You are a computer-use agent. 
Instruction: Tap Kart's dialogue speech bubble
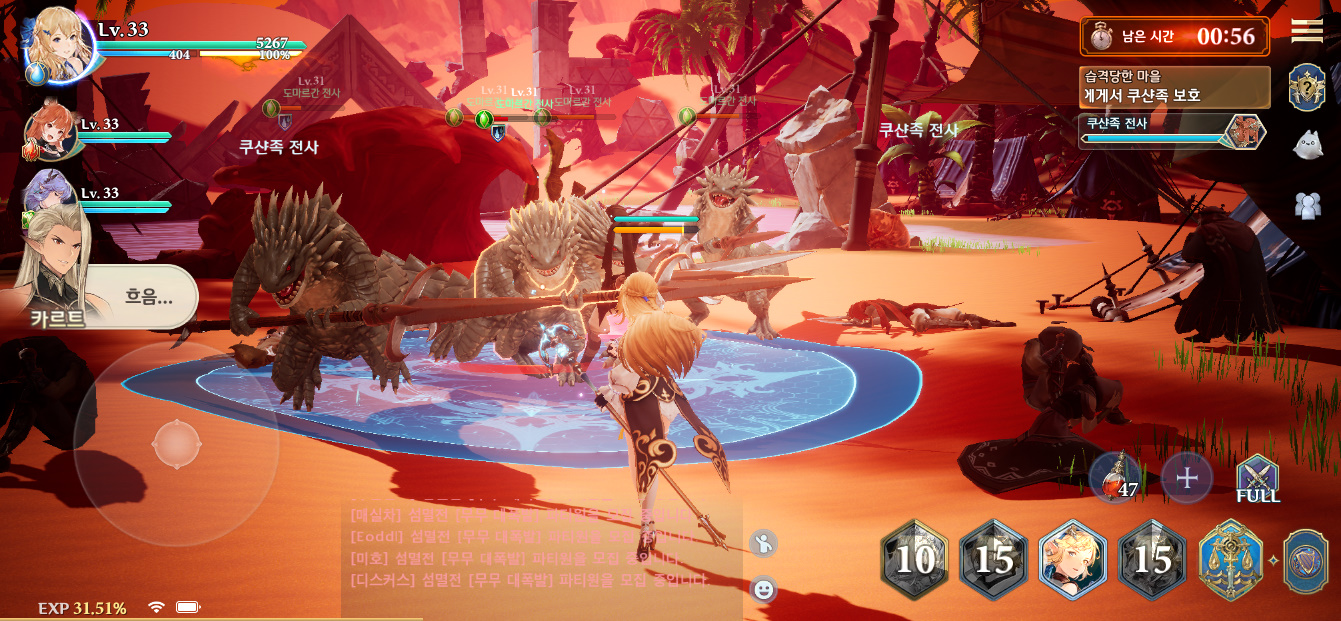click(x=147, y=296)
